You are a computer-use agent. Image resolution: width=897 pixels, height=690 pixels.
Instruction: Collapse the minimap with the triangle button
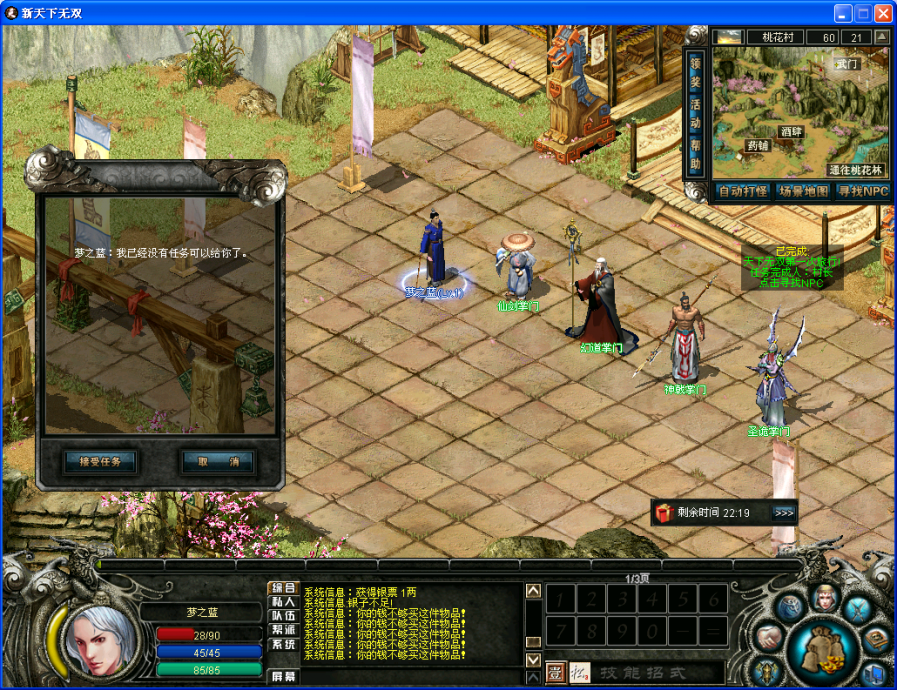point(881,37)
